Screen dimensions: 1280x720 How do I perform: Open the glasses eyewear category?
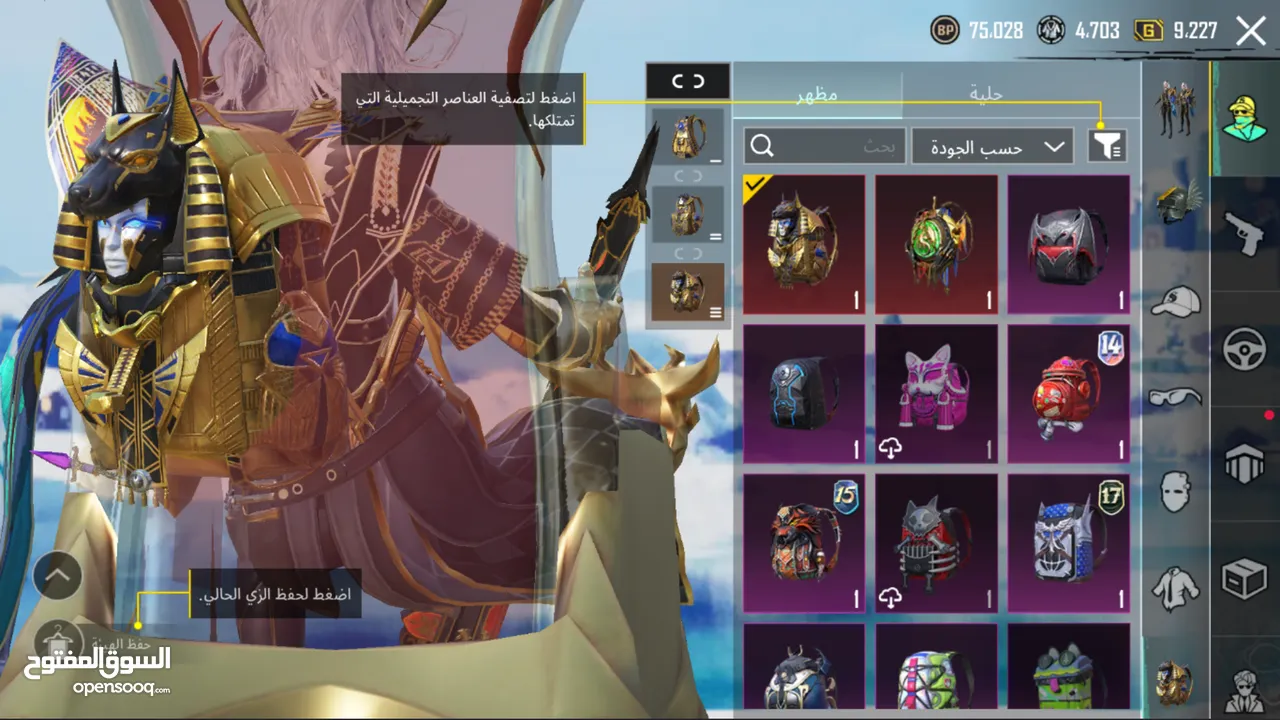pyautogui.click(x=1175, y=397)
